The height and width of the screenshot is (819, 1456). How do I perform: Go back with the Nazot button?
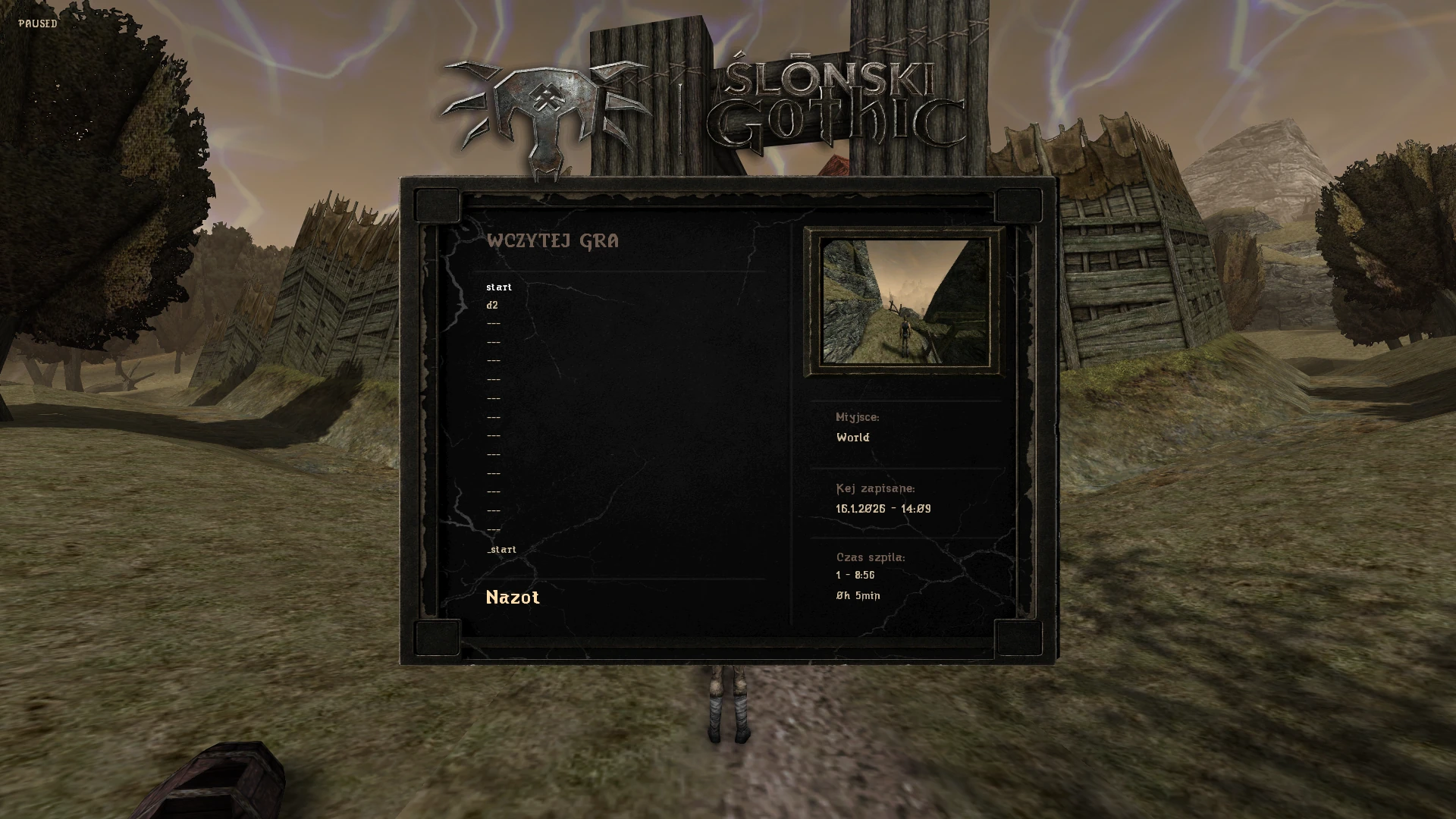pos(513,598)
